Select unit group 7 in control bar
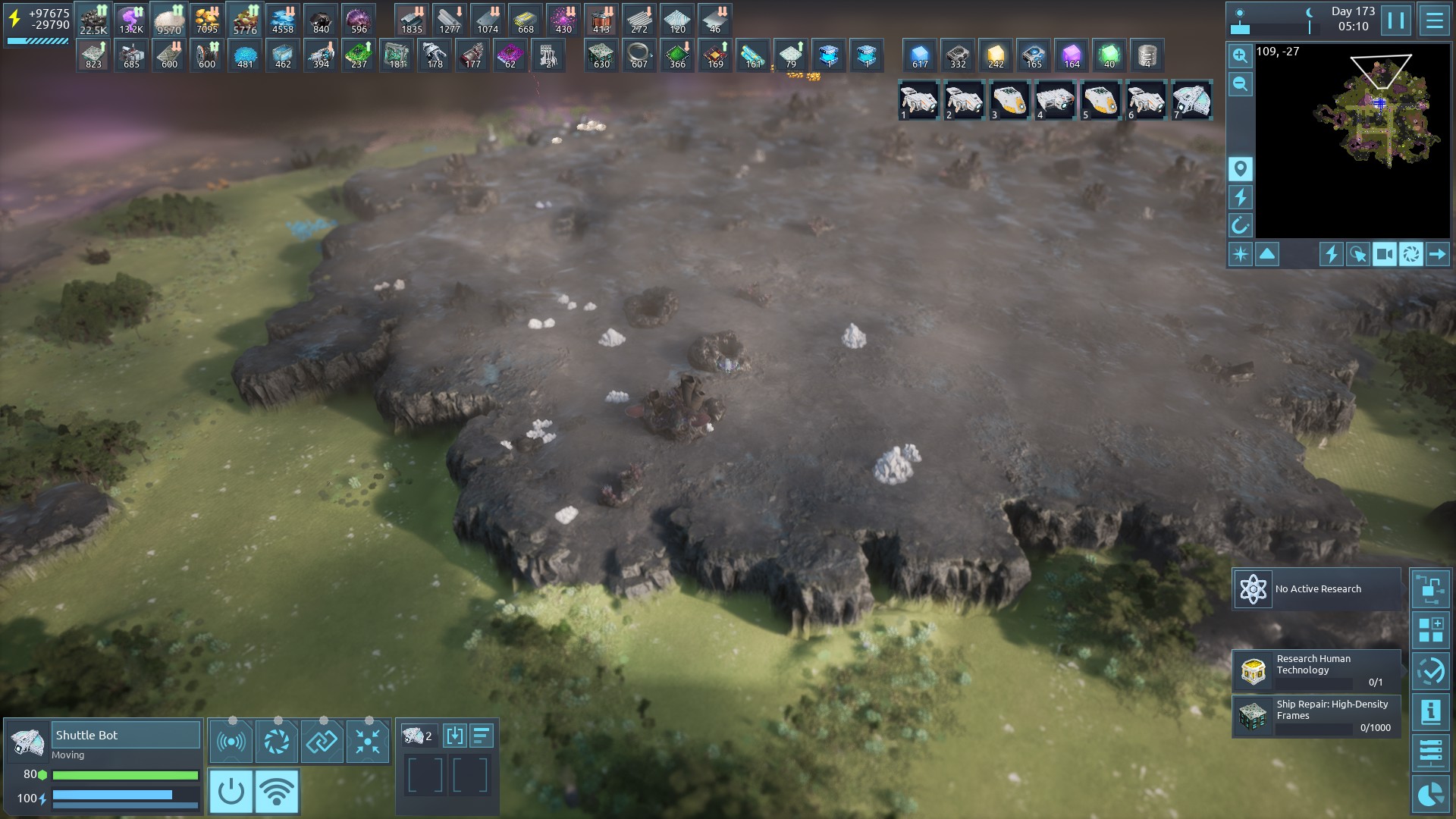 tap(1191, 100)
